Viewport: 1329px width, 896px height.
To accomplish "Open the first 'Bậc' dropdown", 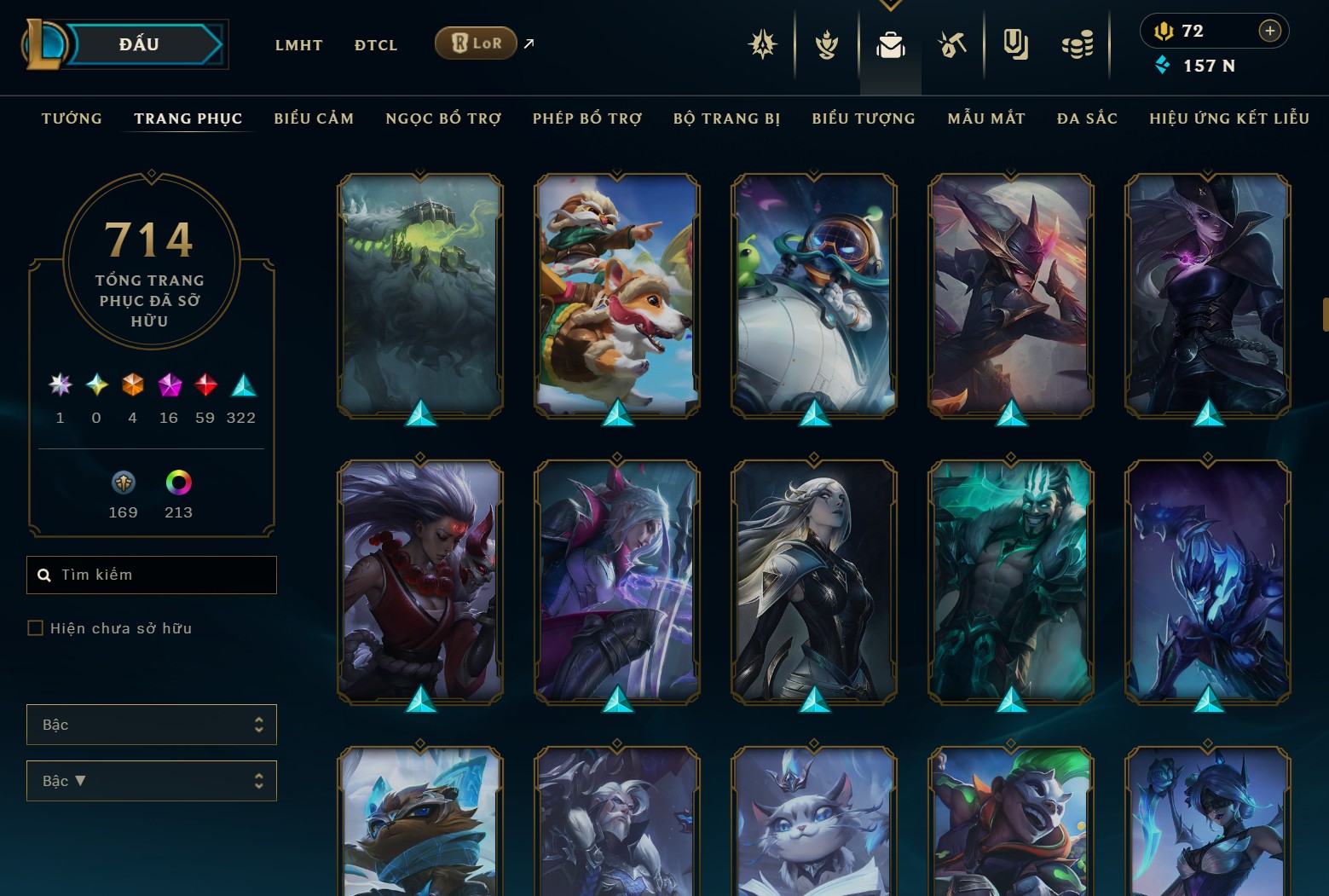I will [151, 725].
